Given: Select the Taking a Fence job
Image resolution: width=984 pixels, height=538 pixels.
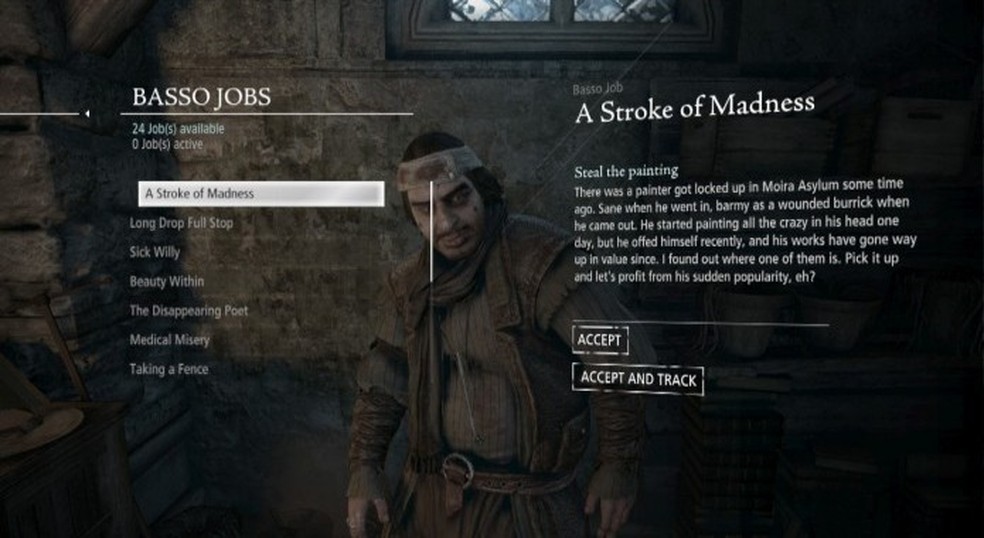Looking at the screenshot, I should 169,369.
